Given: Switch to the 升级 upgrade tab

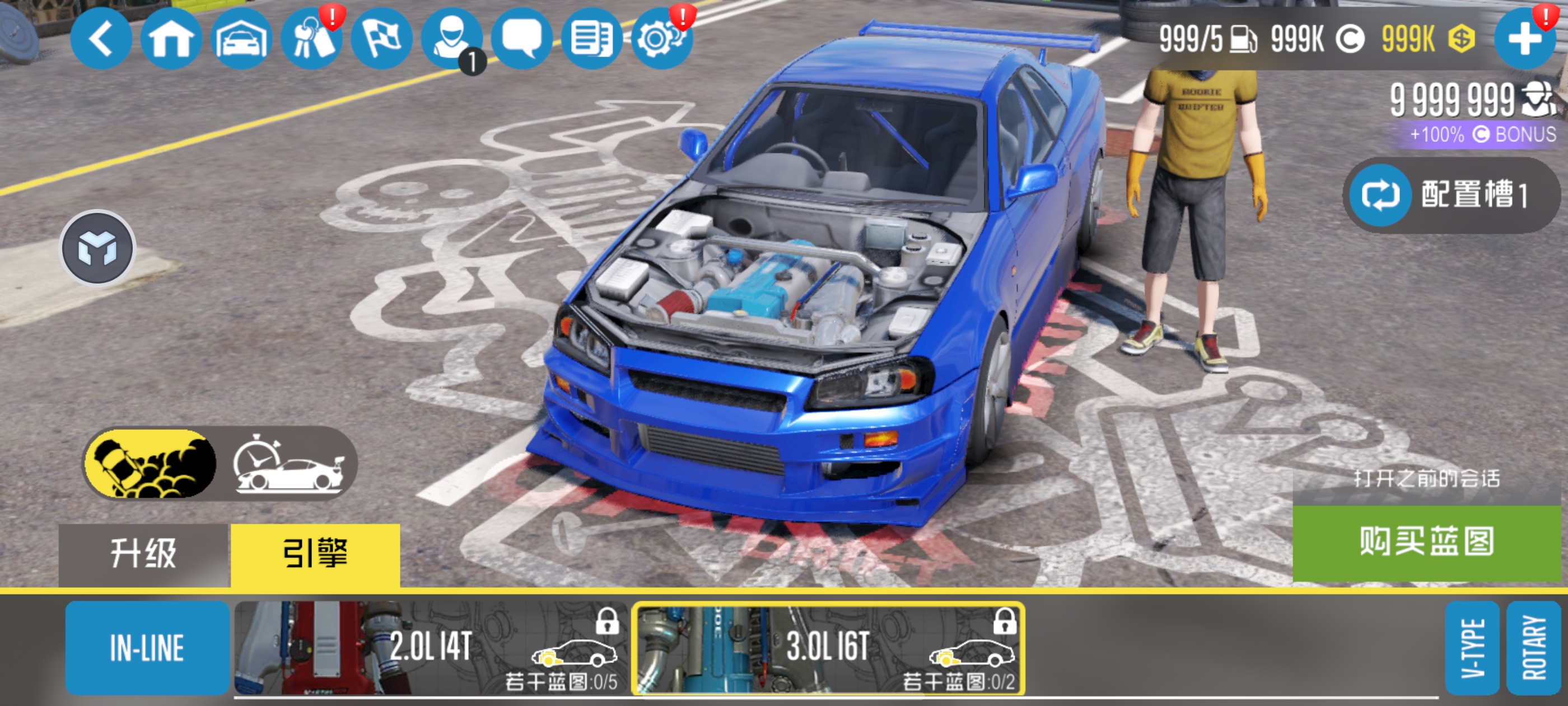Looking at the screenshot, I should pyautogui.click(x=144, y=554).
